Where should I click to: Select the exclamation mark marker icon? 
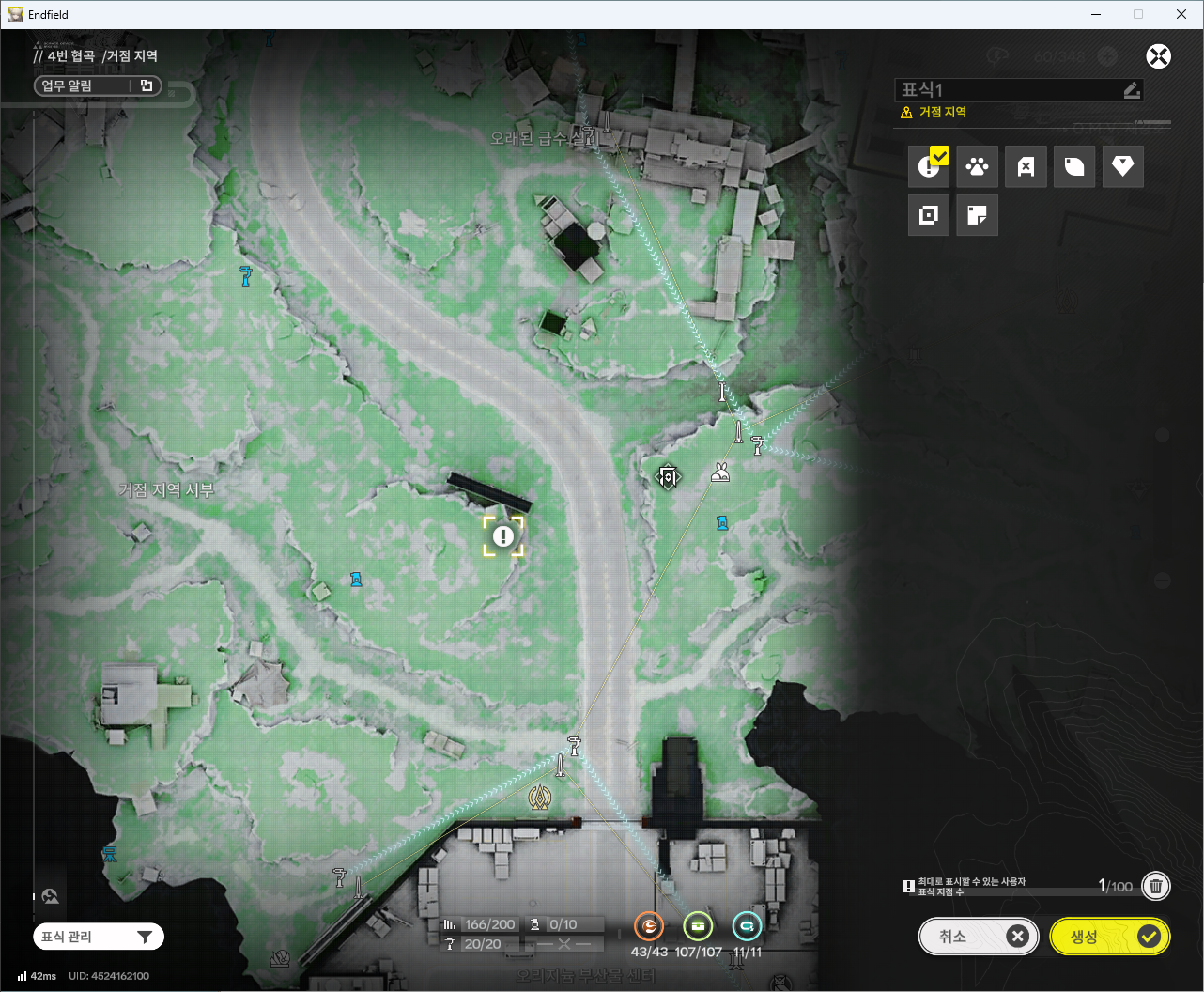(x=929, y=167)
